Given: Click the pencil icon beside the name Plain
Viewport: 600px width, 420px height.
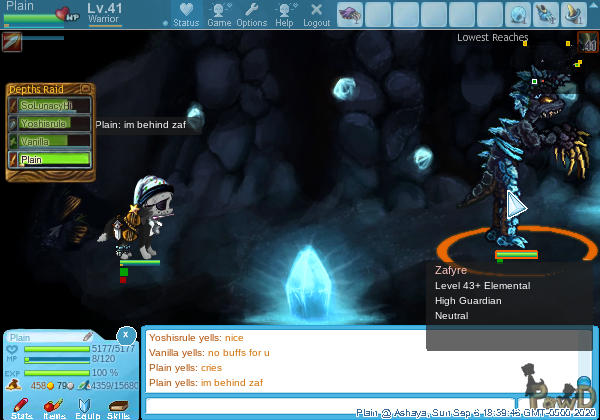Looking at the screenshot, I should pos(87,337).
